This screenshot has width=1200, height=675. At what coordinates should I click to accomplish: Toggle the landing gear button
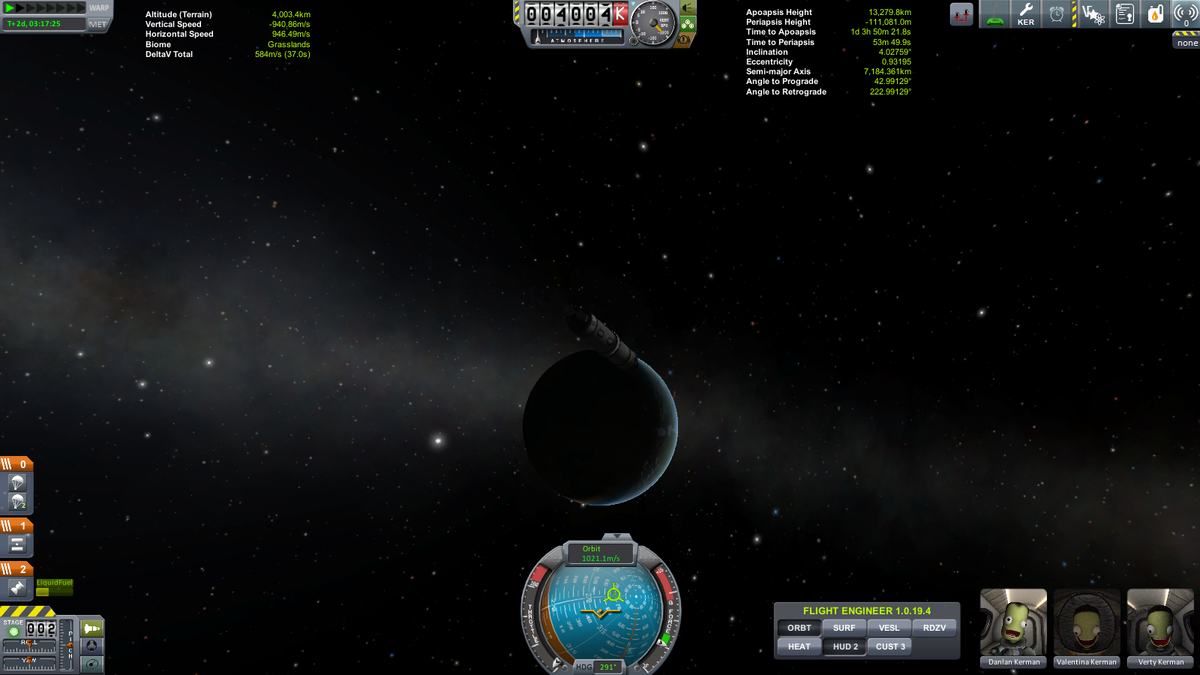[x=689, y=24]
